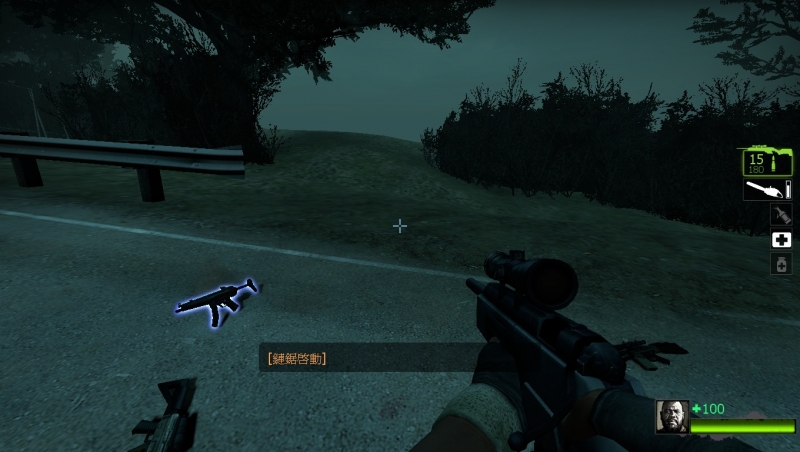
Task: Select the primary rifle weapon slot
Action: 767,162
